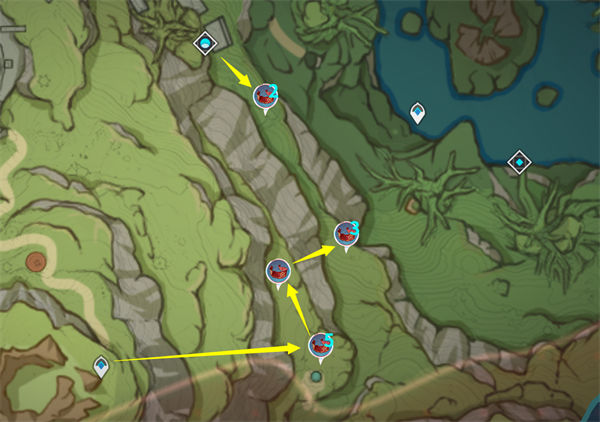The image size is (600, 422).
Task: Click the enemy marker without a number
Action: pyautogui.click(x=278, y=270)
